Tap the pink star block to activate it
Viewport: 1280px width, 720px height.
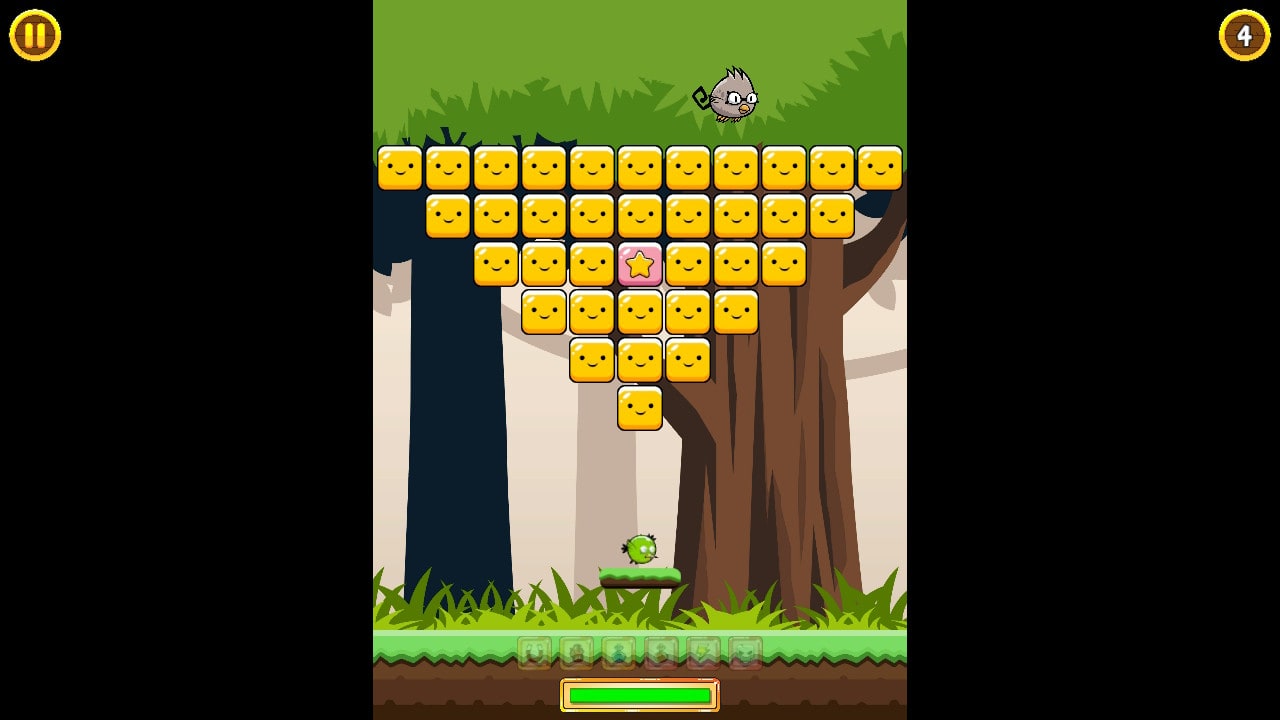tap(640, 264)
